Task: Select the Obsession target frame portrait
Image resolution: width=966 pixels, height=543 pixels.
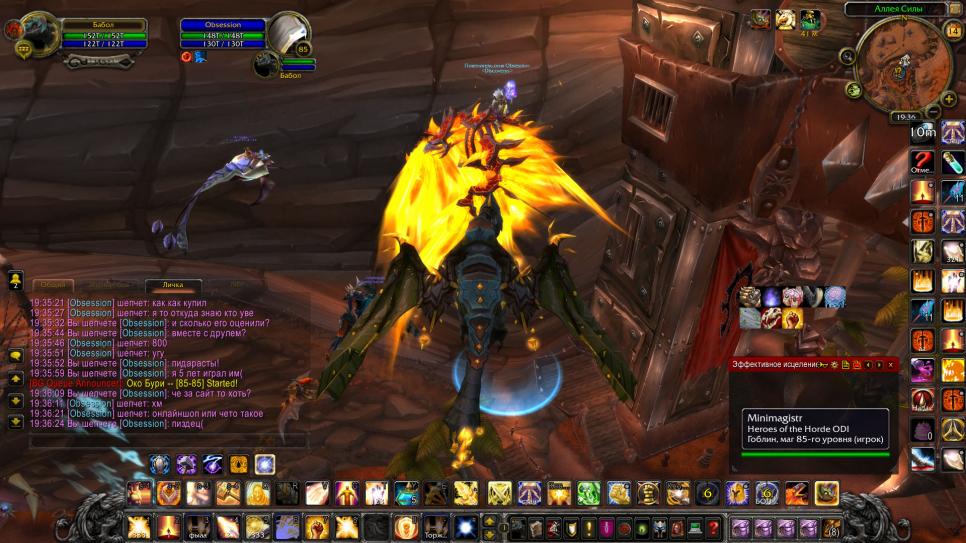Action: coord(289,36)
